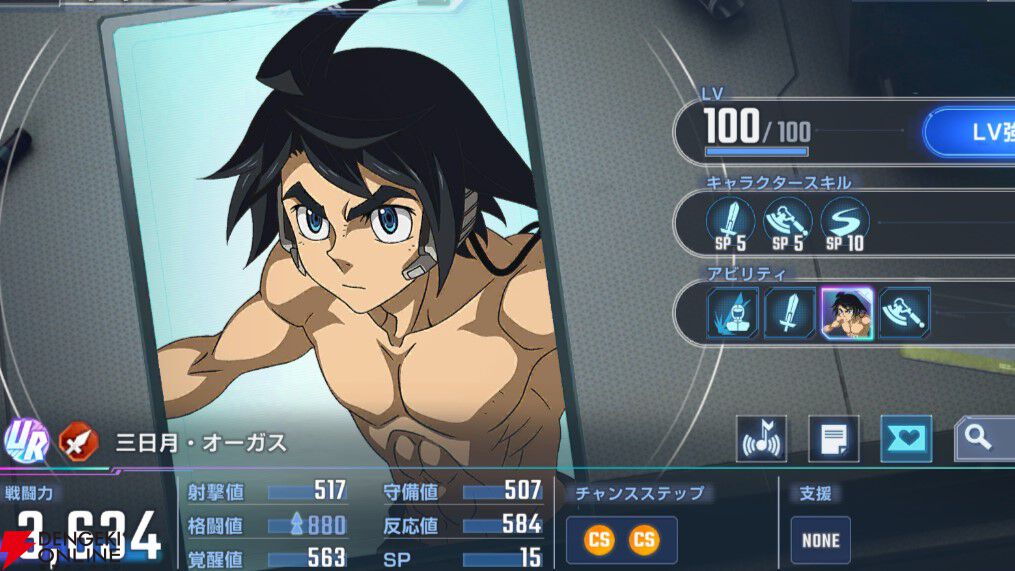Viewport: 1015px width, 571px height.
Task: Click the magnifying glass zoom button
Action: (x=982, y=439)
